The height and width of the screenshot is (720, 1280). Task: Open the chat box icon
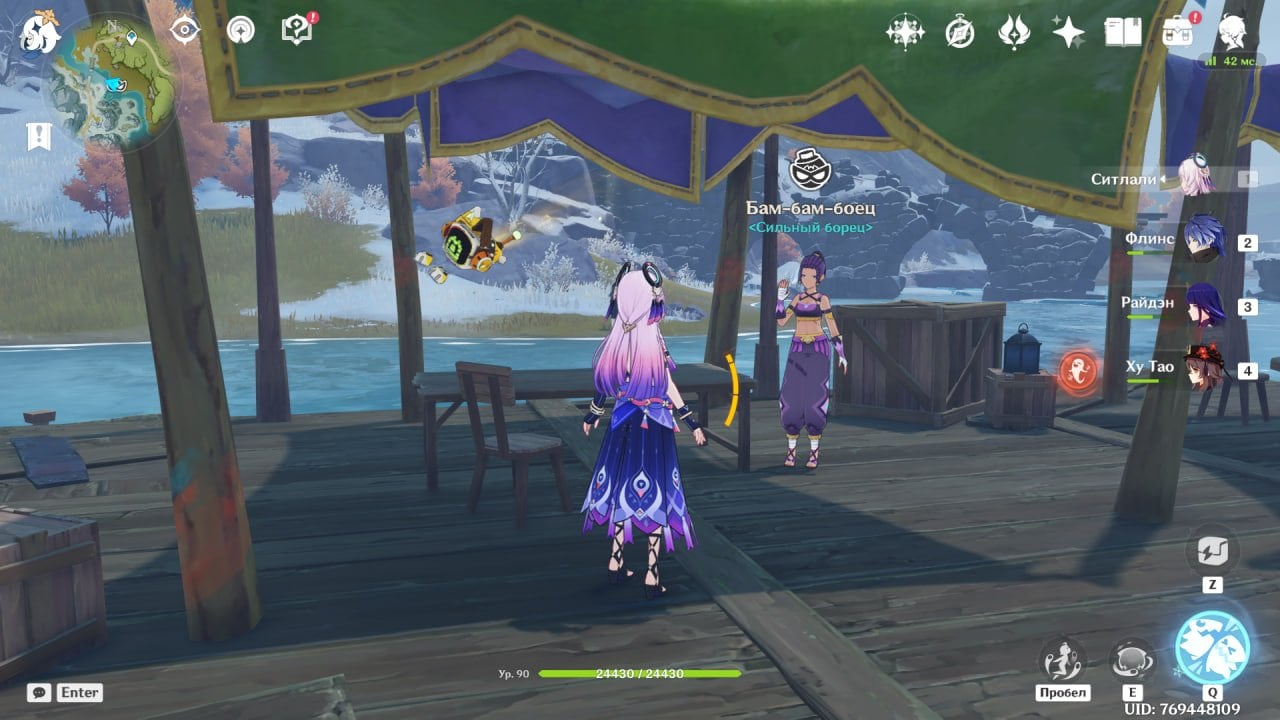coord(39,692)
